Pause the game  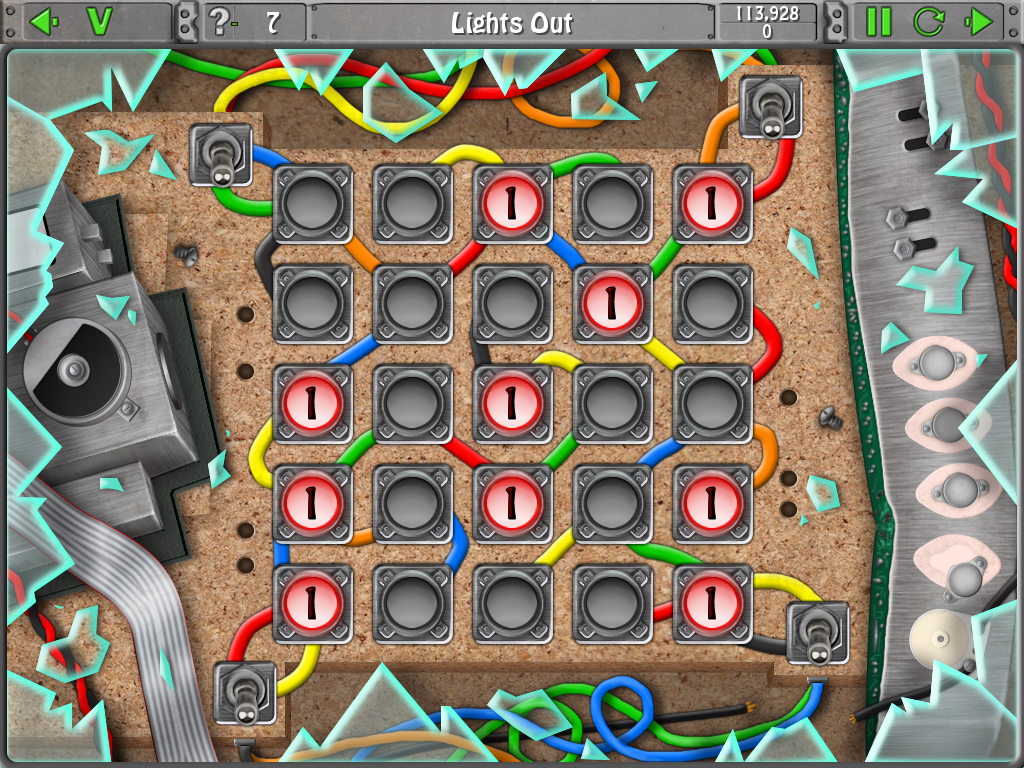click(x=878, y=21)
